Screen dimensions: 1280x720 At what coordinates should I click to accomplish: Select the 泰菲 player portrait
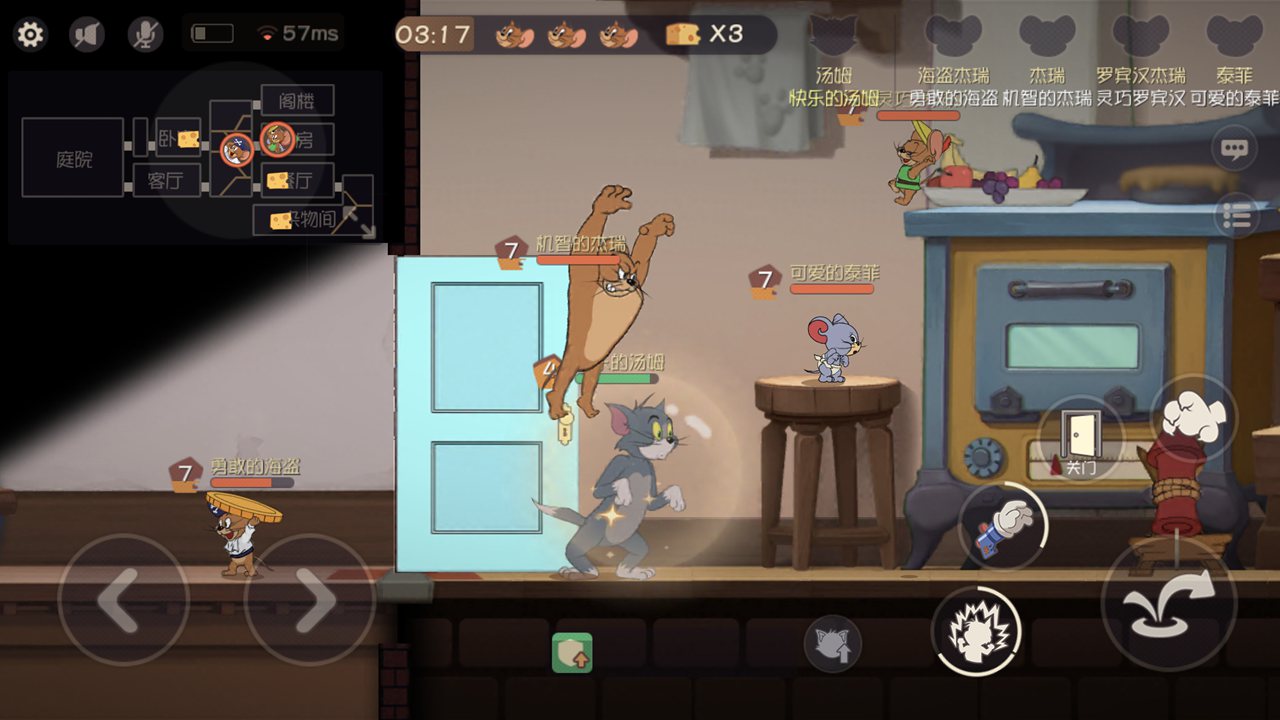[x=1234, y=37]
